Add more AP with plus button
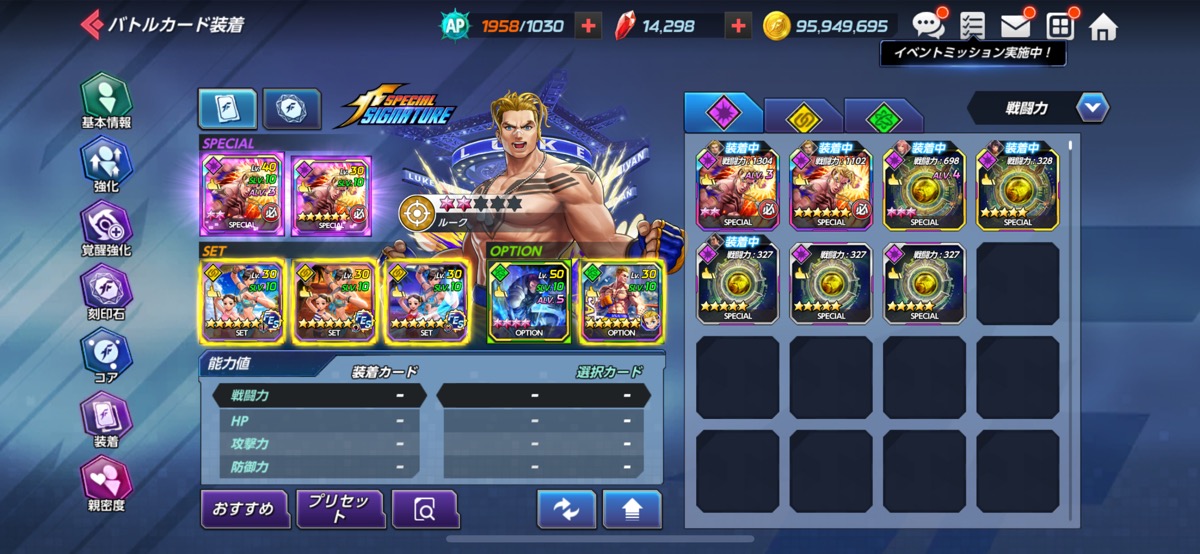1200x554 pixels. 590,26
